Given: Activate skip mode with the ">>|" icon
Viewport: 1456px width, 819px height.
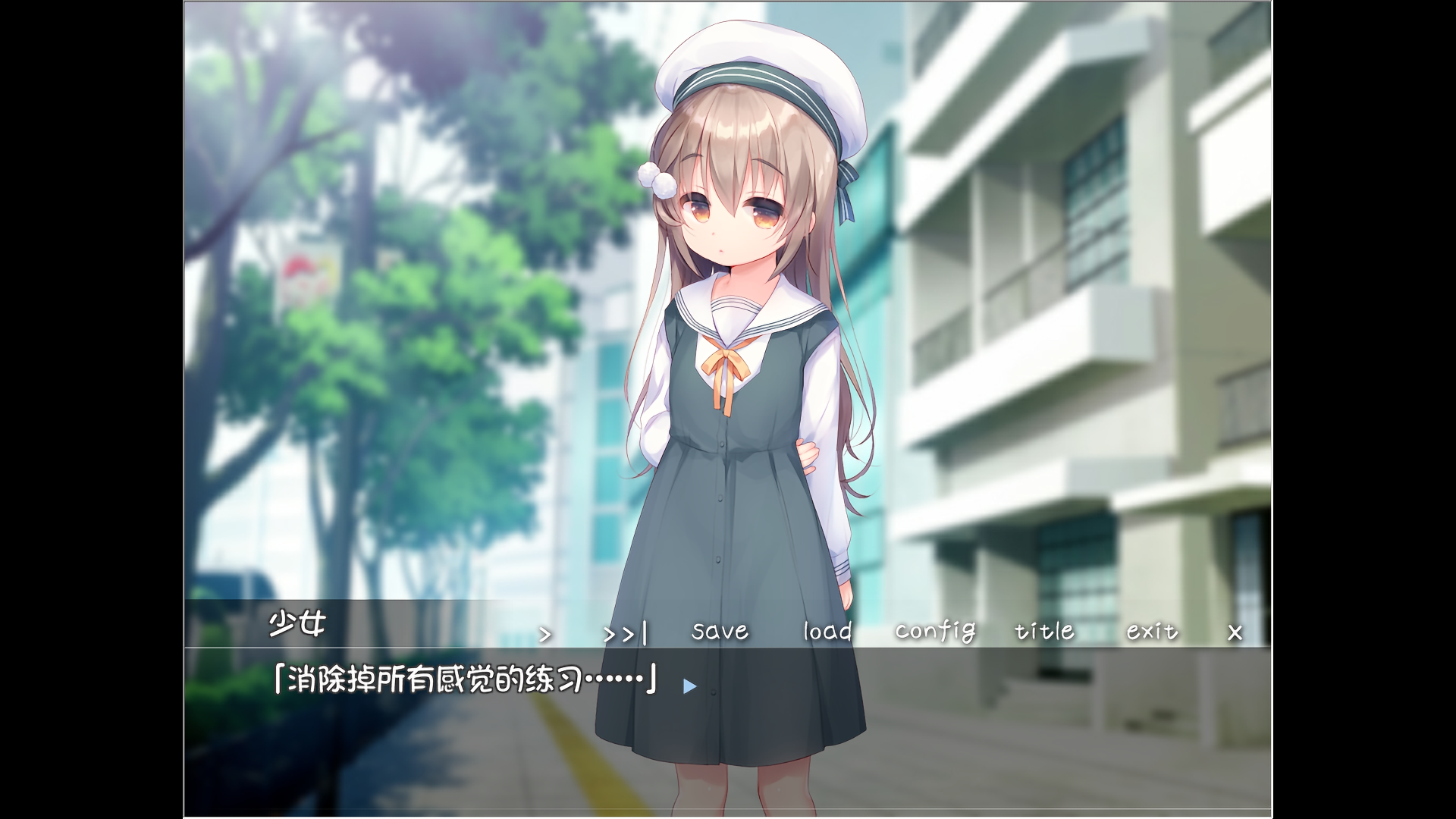Looking at the screenshot, I should pos(622,632).
